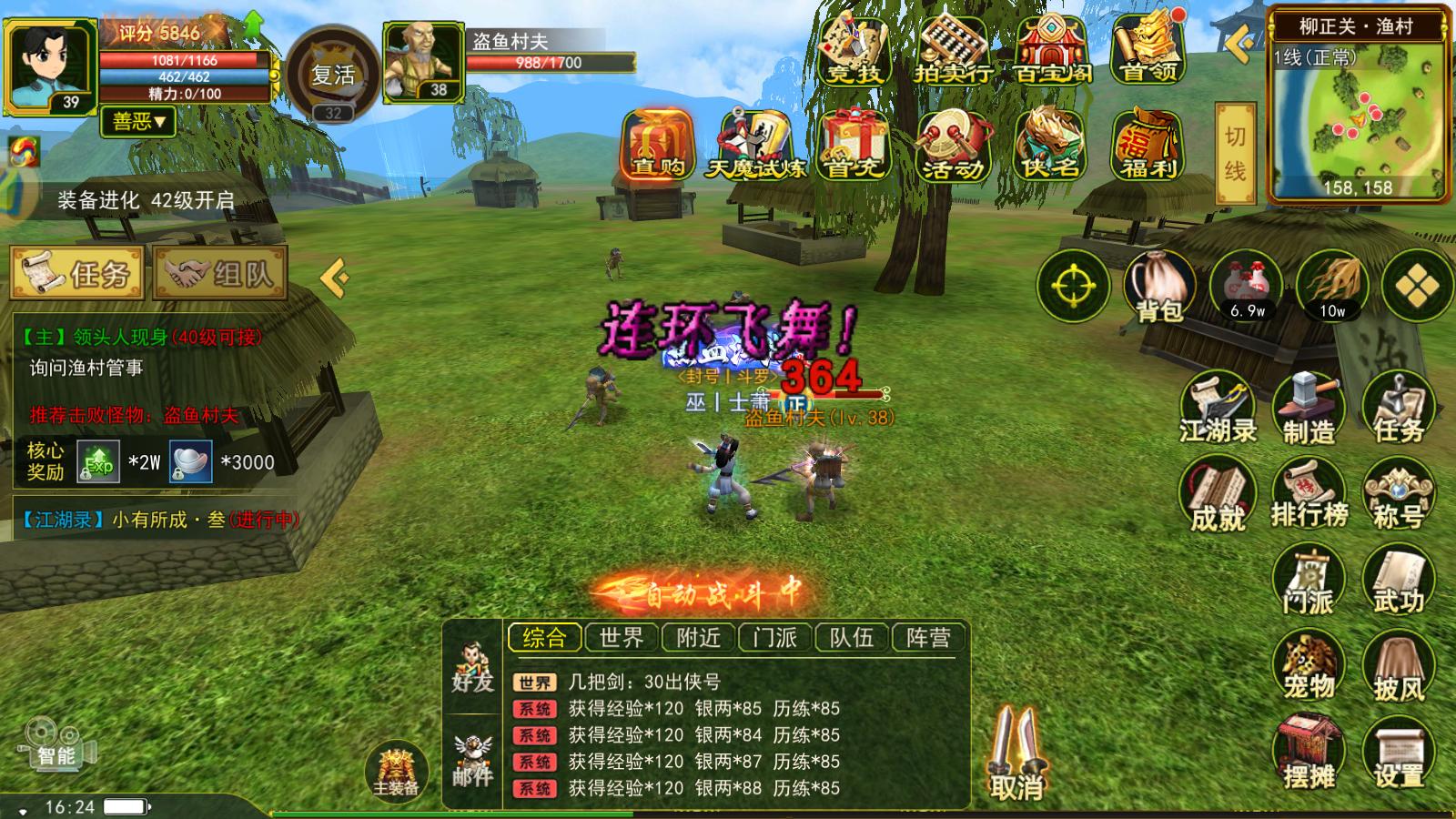Open the 福利 welfare bag icon
This screenshot has height=819, width=1456.
[x=1148, y=146]
